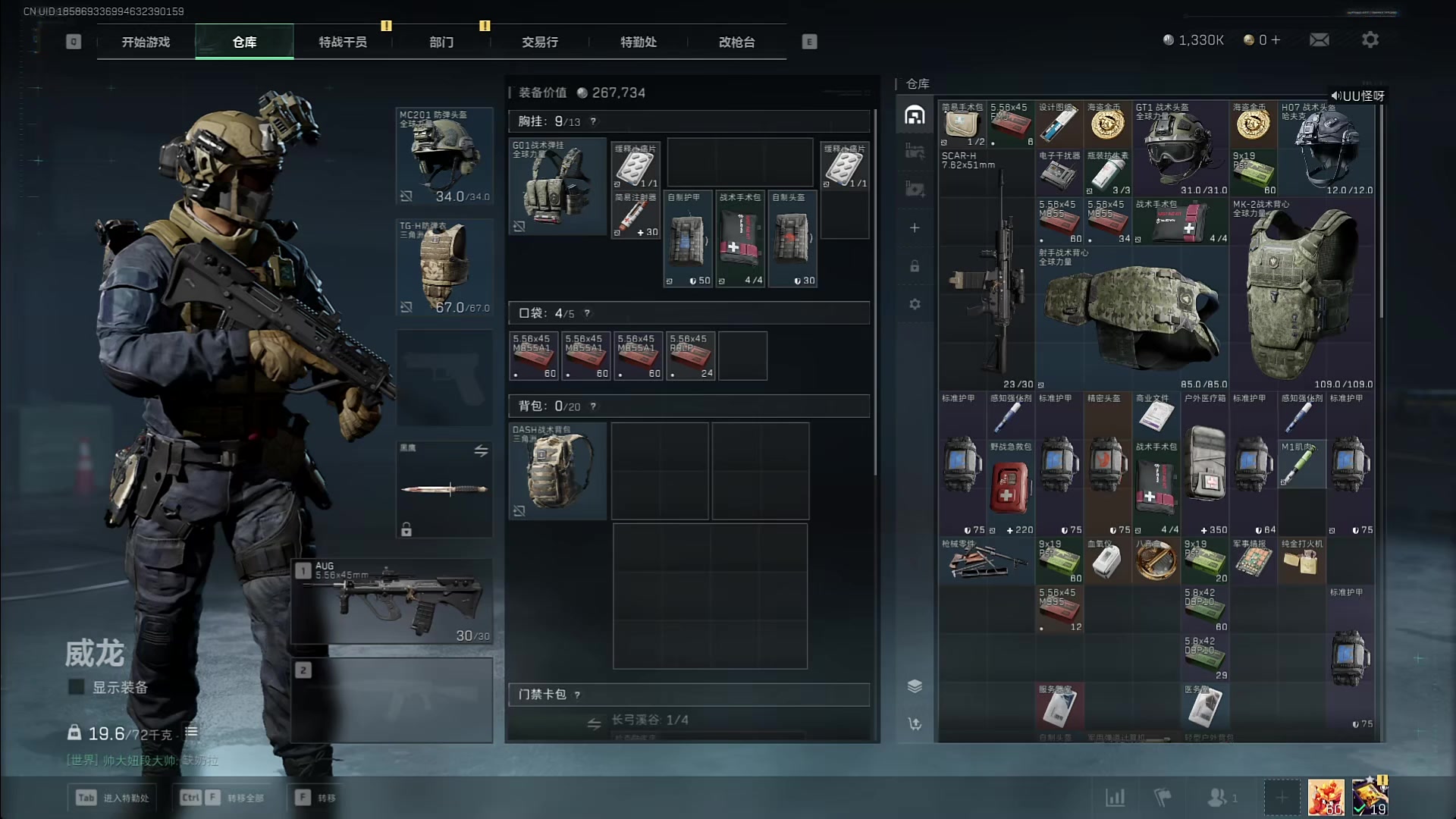1456x819 pixels.
Task: Select the MC201 helmet equipment slot
Action: coord(444,156)
